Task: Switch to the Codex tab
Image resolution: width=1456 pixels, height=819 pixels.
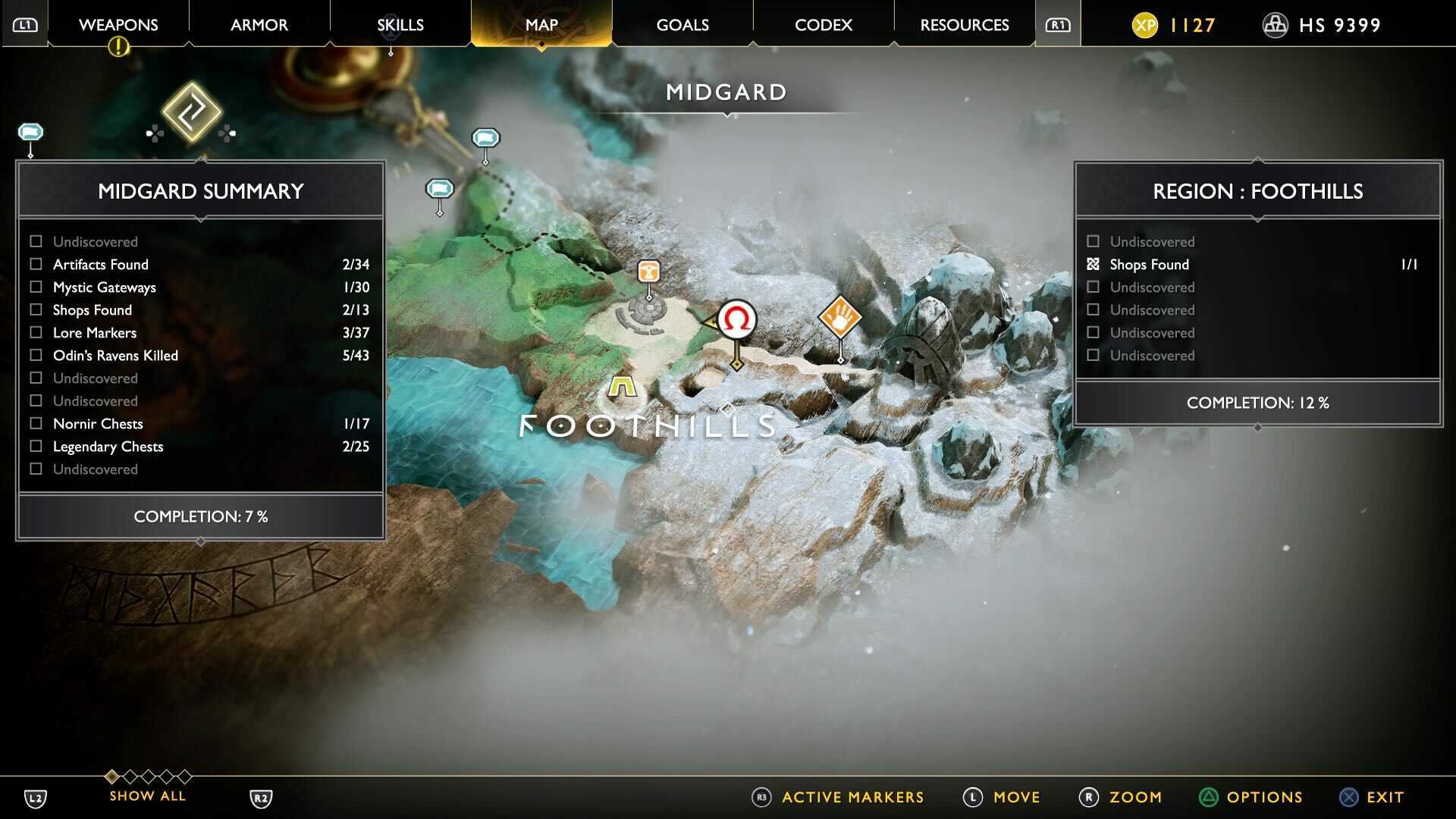Action: [x=823, y=24]
